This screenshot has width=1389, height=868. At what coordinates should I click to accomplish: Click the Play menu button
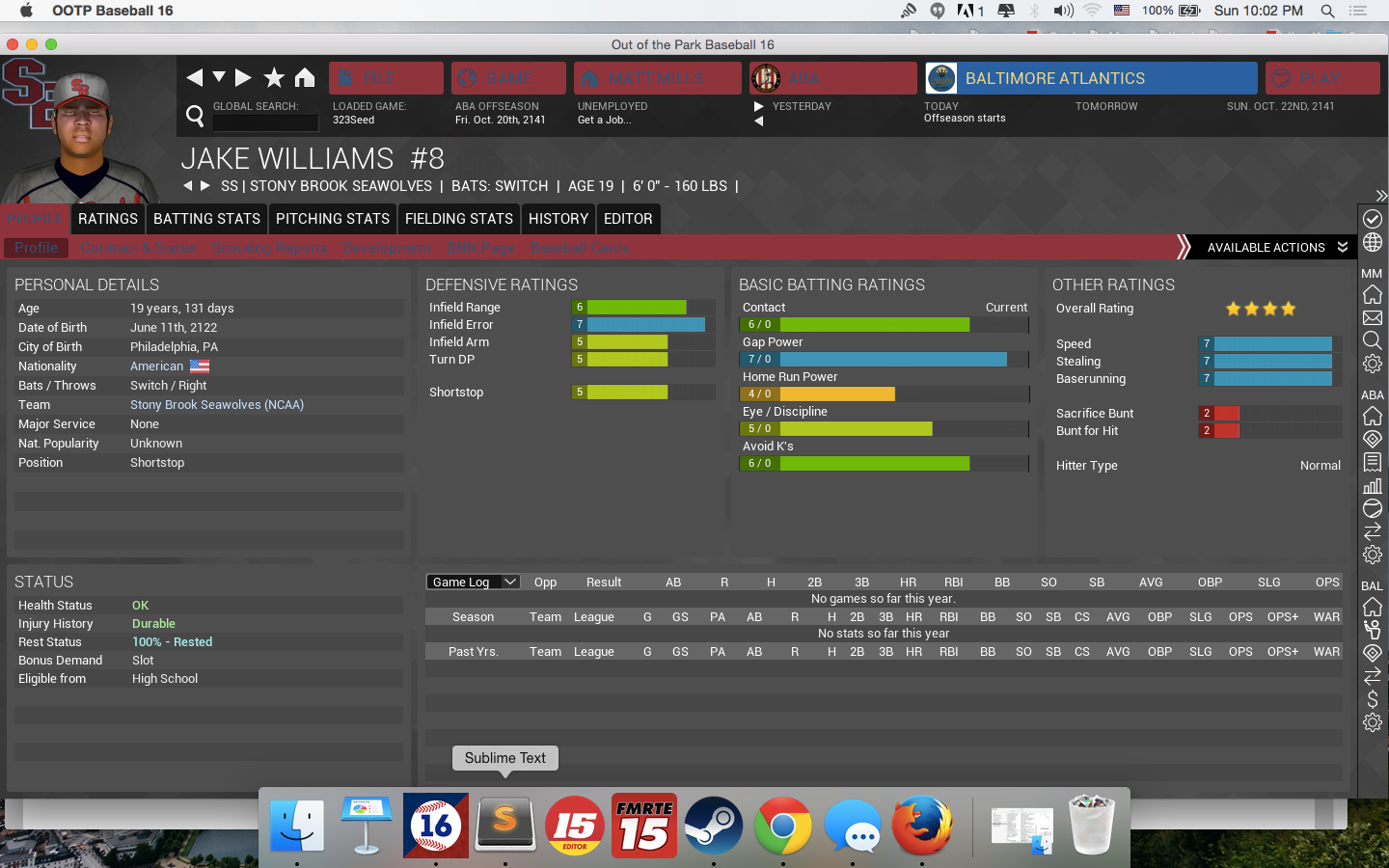coord(1320,78)
